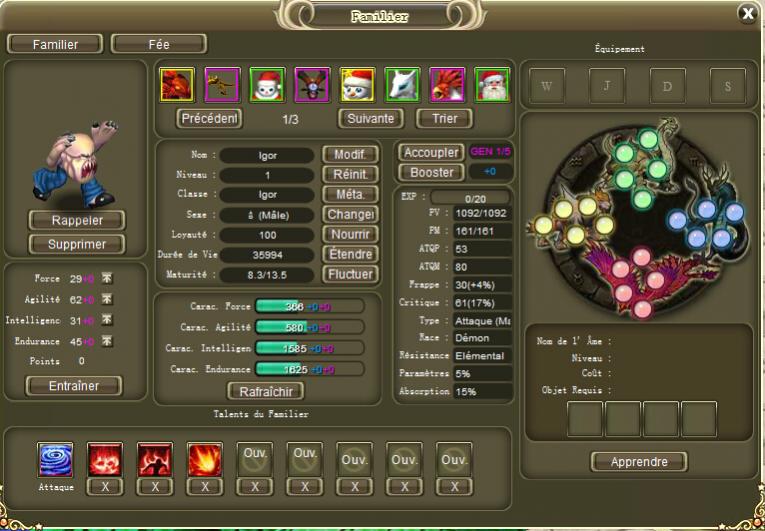Screen dimensions: 765x531
Task: Add a point to Force
Action: (x=106, y=279)
